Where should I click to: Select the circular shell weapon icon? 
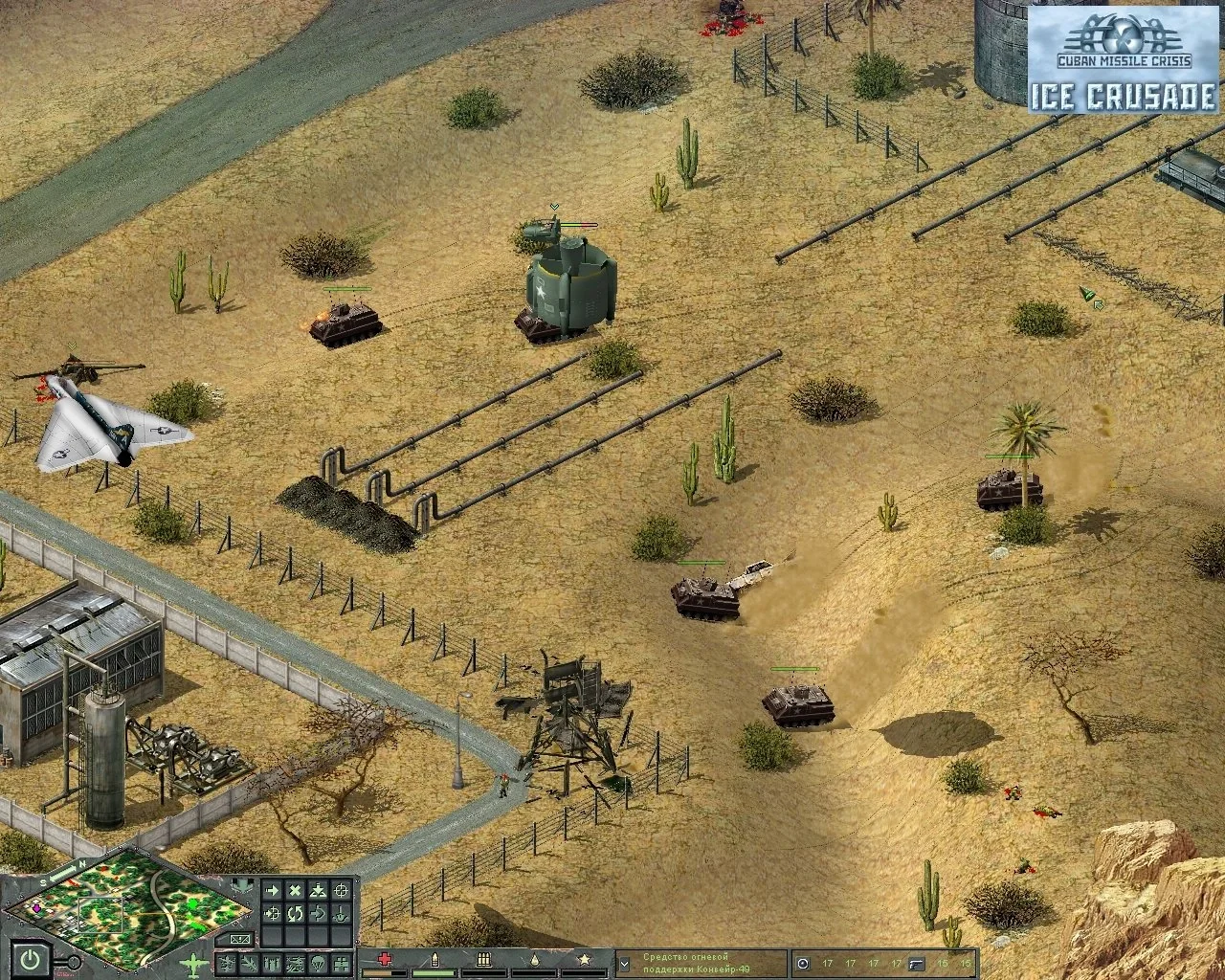point(803,963)
